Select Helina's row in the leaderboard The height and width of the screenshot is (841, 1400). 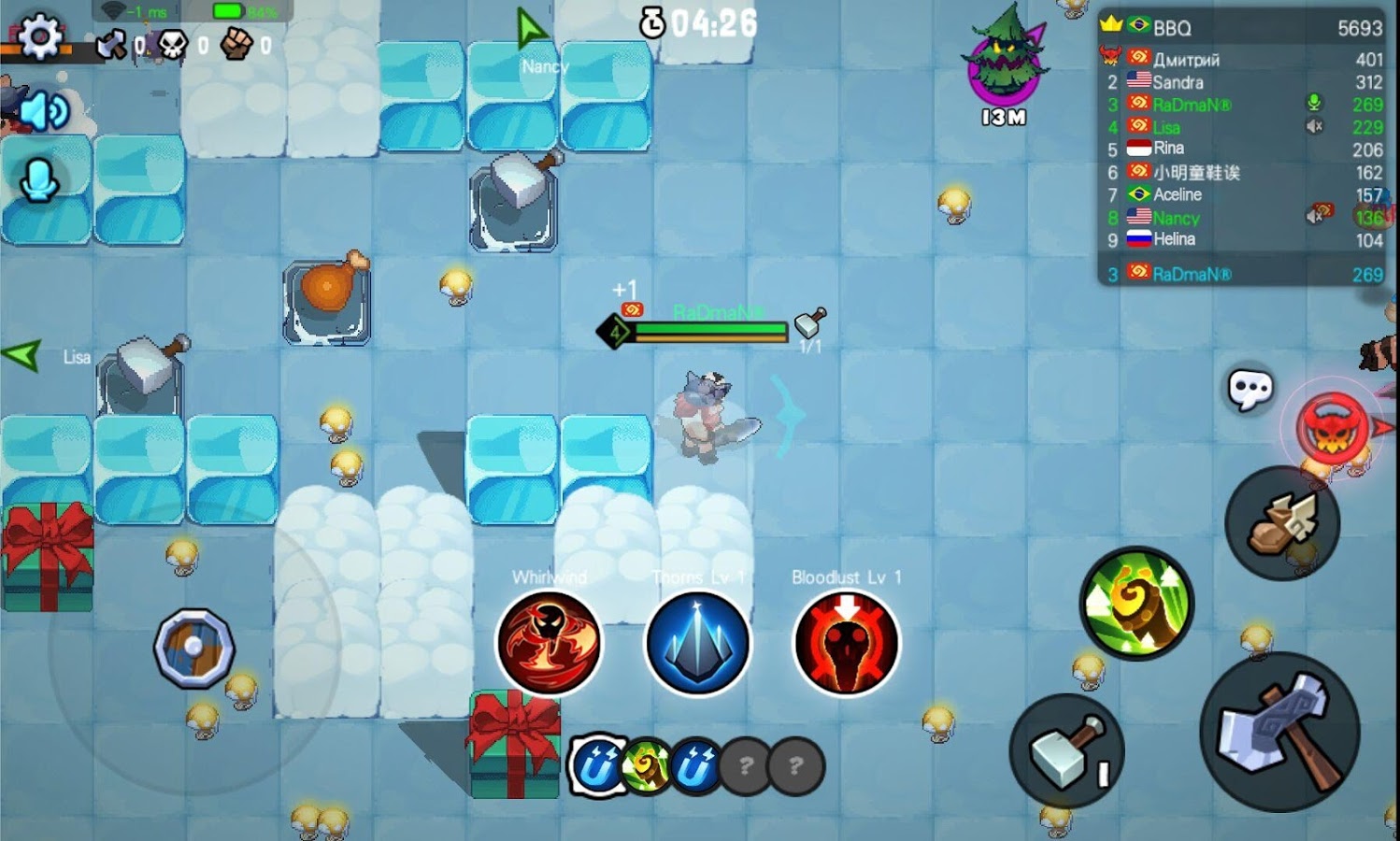click(x=1243, y=239)
